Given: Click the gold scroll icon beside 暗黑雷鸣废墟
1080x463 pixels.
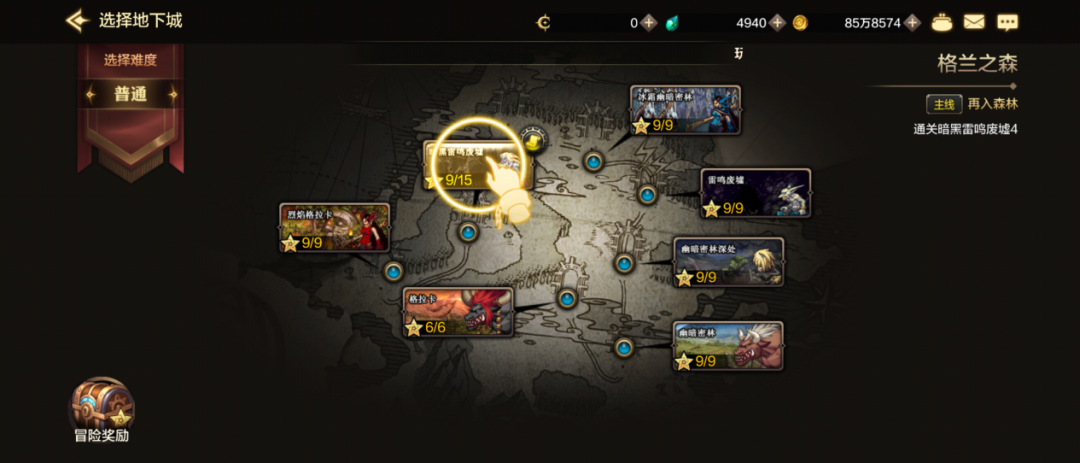Looking at the screenshot, I should (534, 141).
